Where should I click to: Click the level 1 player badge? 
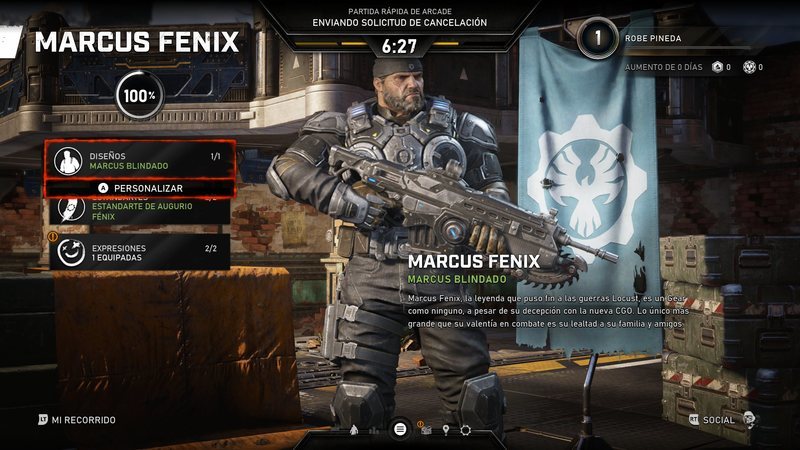point(599,39)
